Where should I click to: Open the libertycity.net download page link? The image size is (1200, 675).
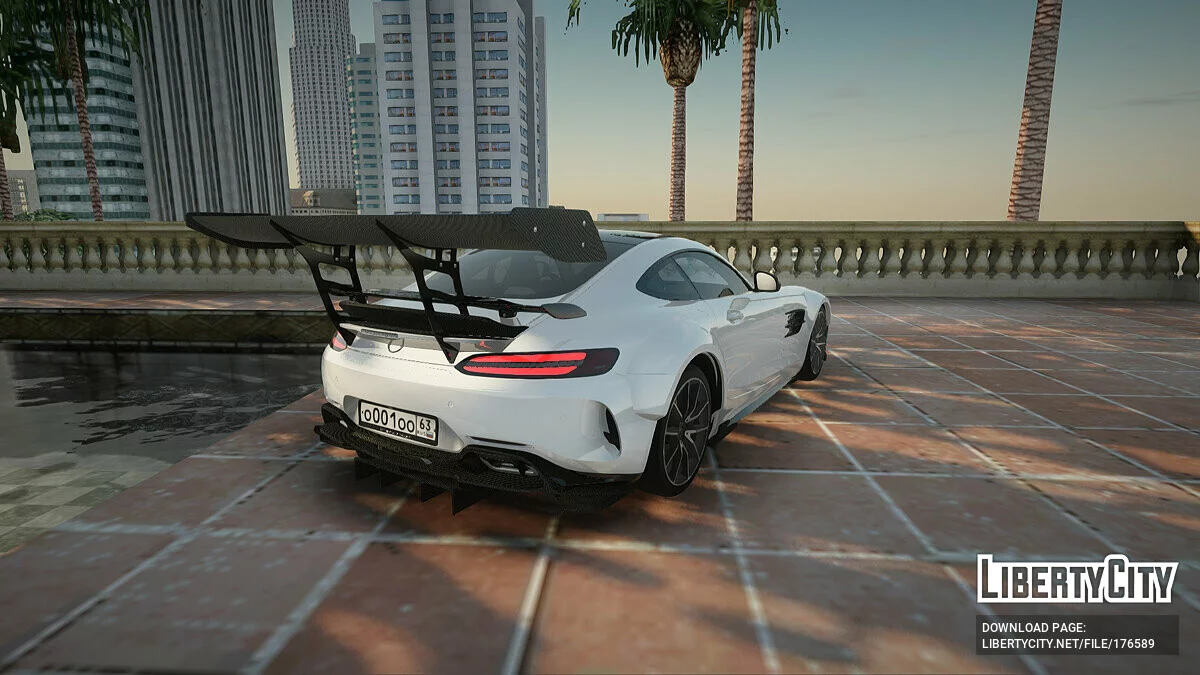[x=1068, y=643]
